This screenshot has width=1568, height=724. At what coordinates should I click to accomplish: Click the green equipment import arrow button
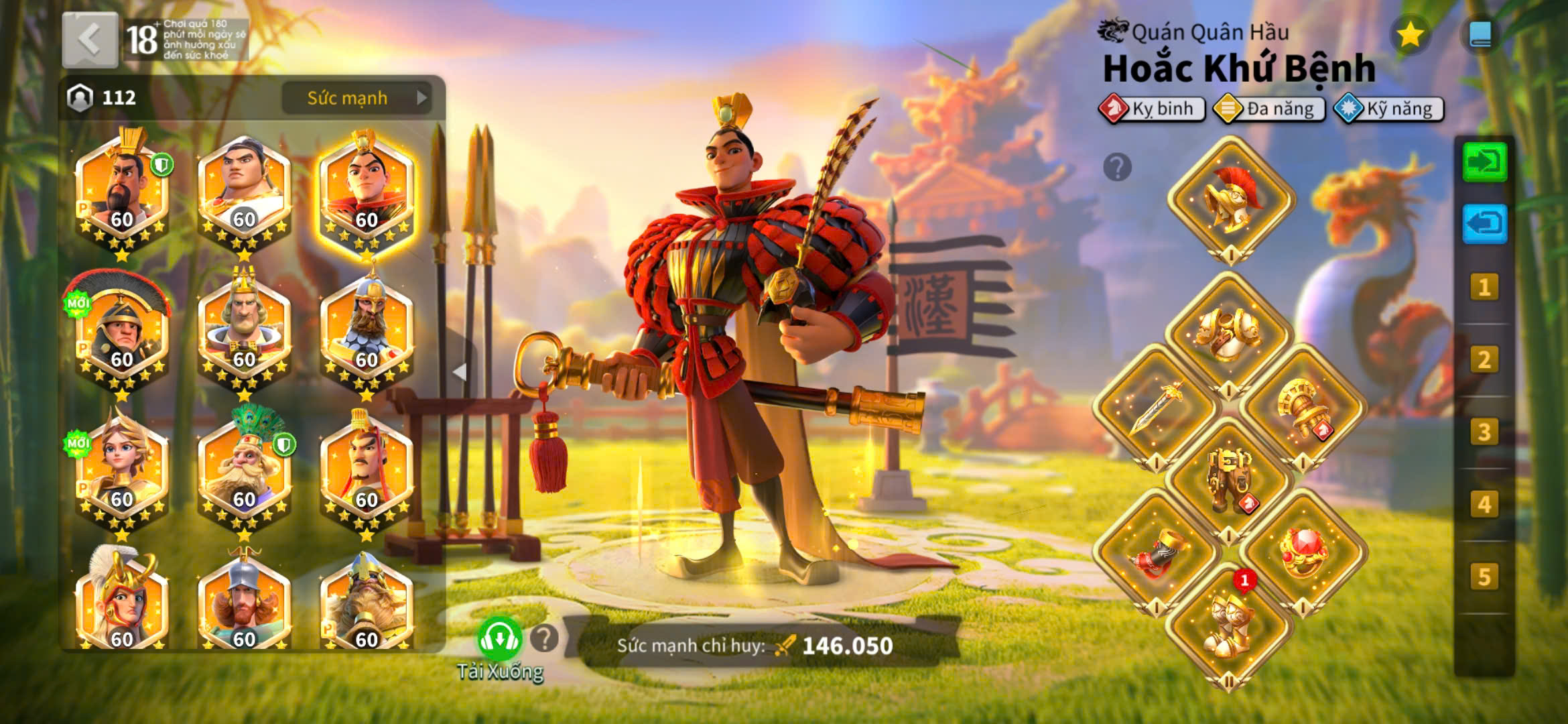1484,162
